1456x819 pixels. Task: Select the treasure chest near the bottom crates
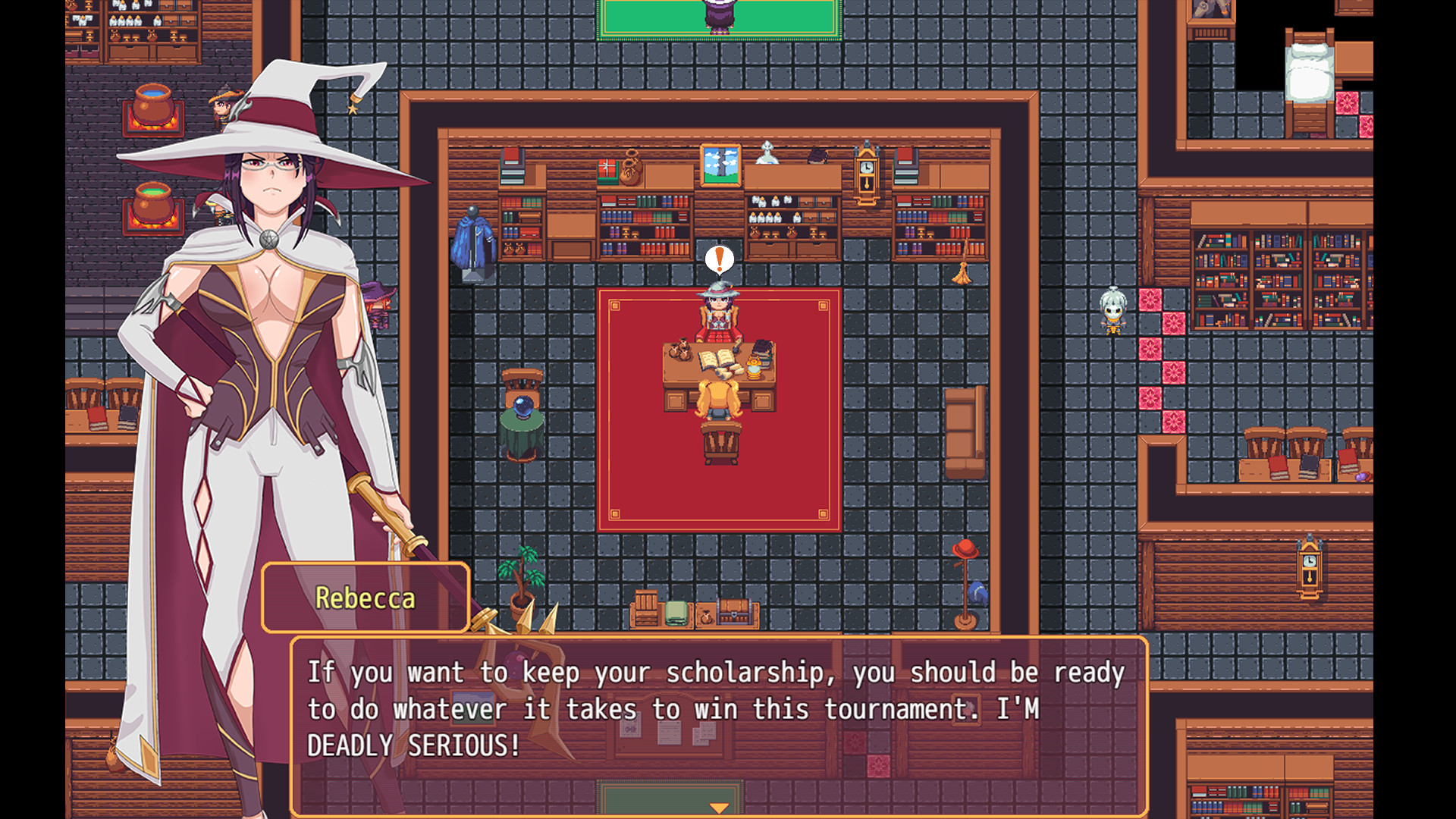[x=733, y=610]
